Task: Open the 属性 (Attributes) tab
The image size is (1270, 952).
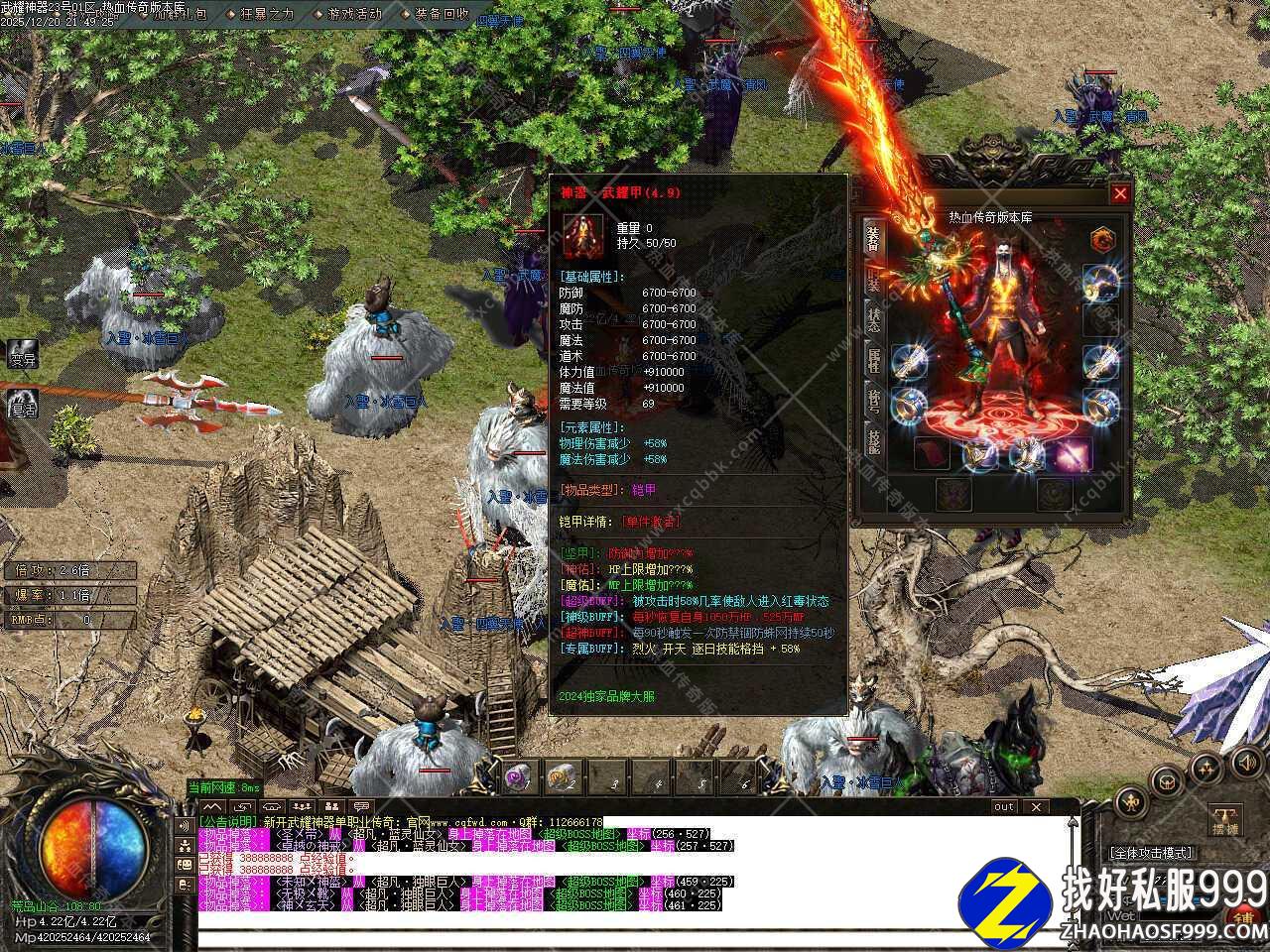Action: click(873, 359)
